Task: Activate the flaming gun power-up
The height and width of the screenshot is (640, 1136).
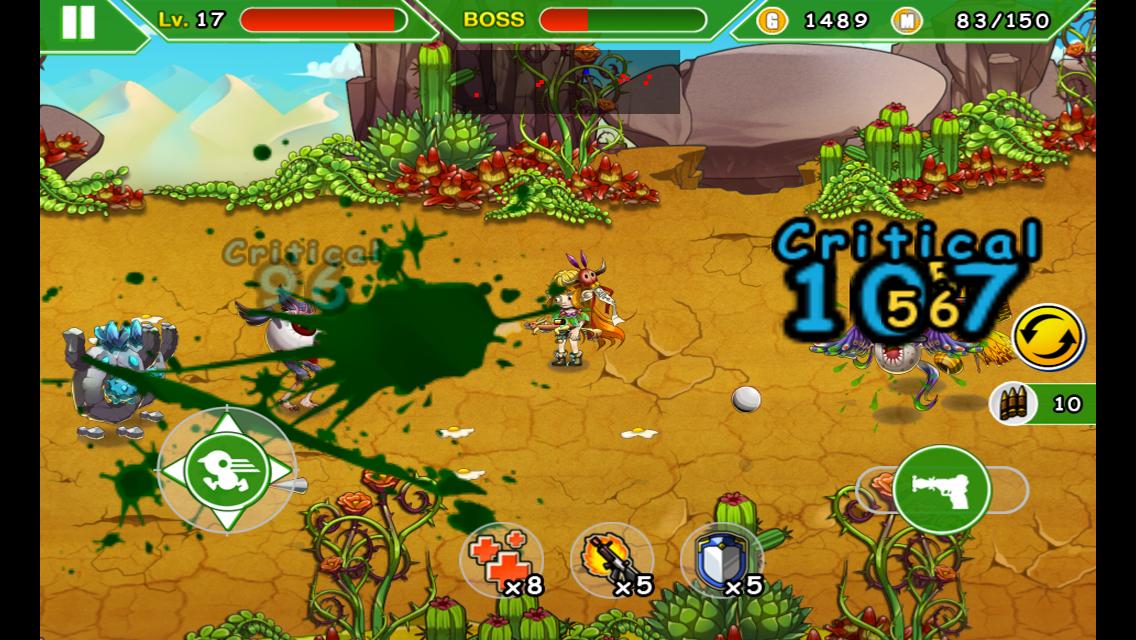Action: point(611,560)
